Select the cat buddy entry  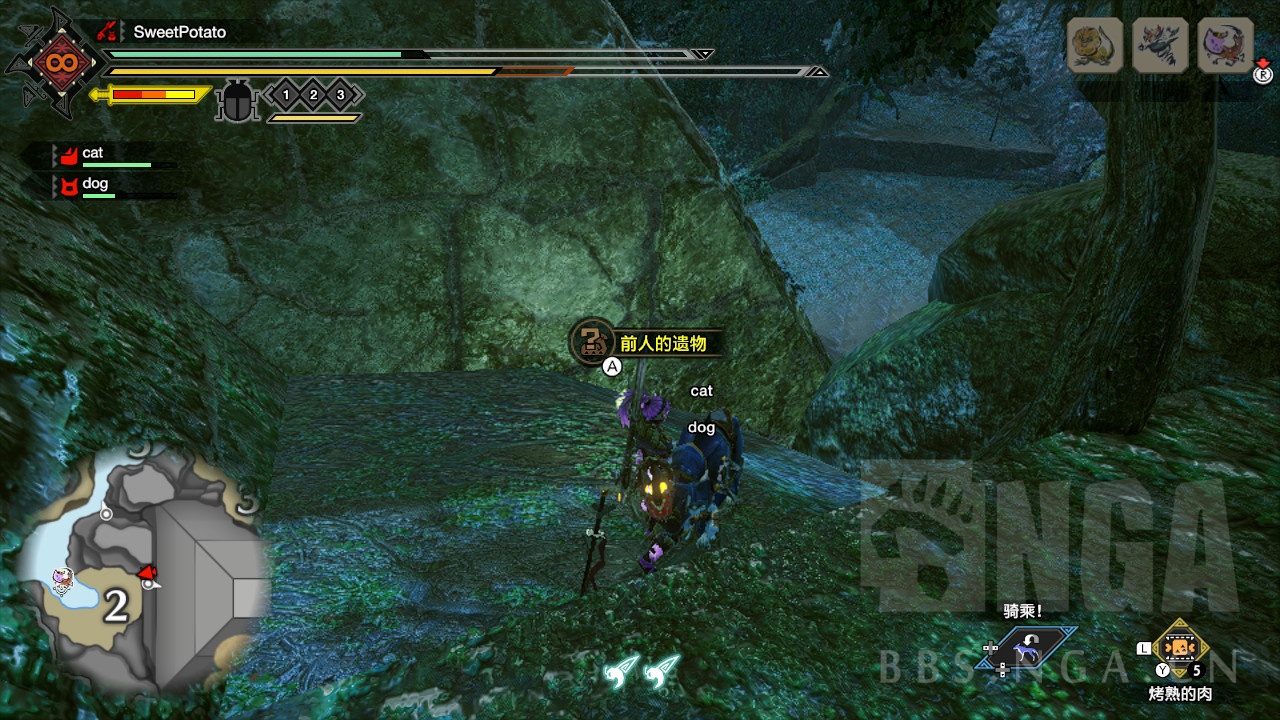point(93,153)
